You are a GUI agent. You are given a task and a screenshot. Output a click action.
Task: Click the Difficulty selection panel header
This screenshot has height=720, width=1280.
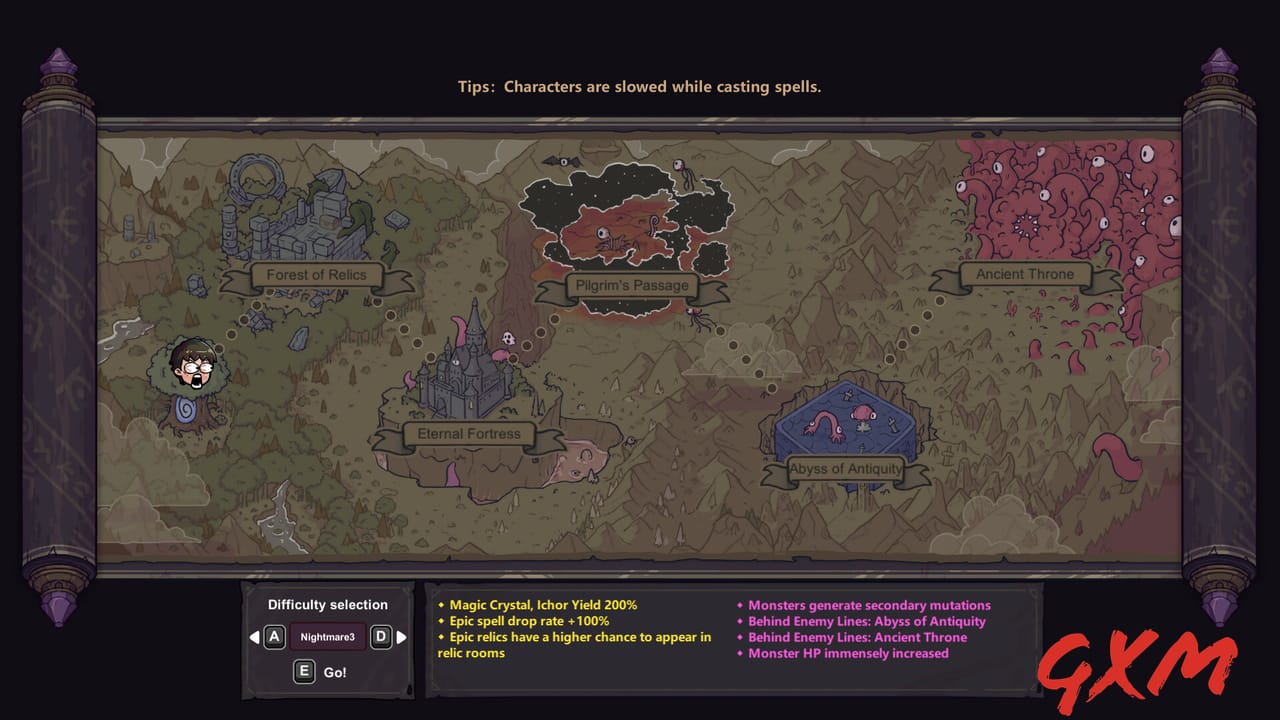tap(328, 604)
